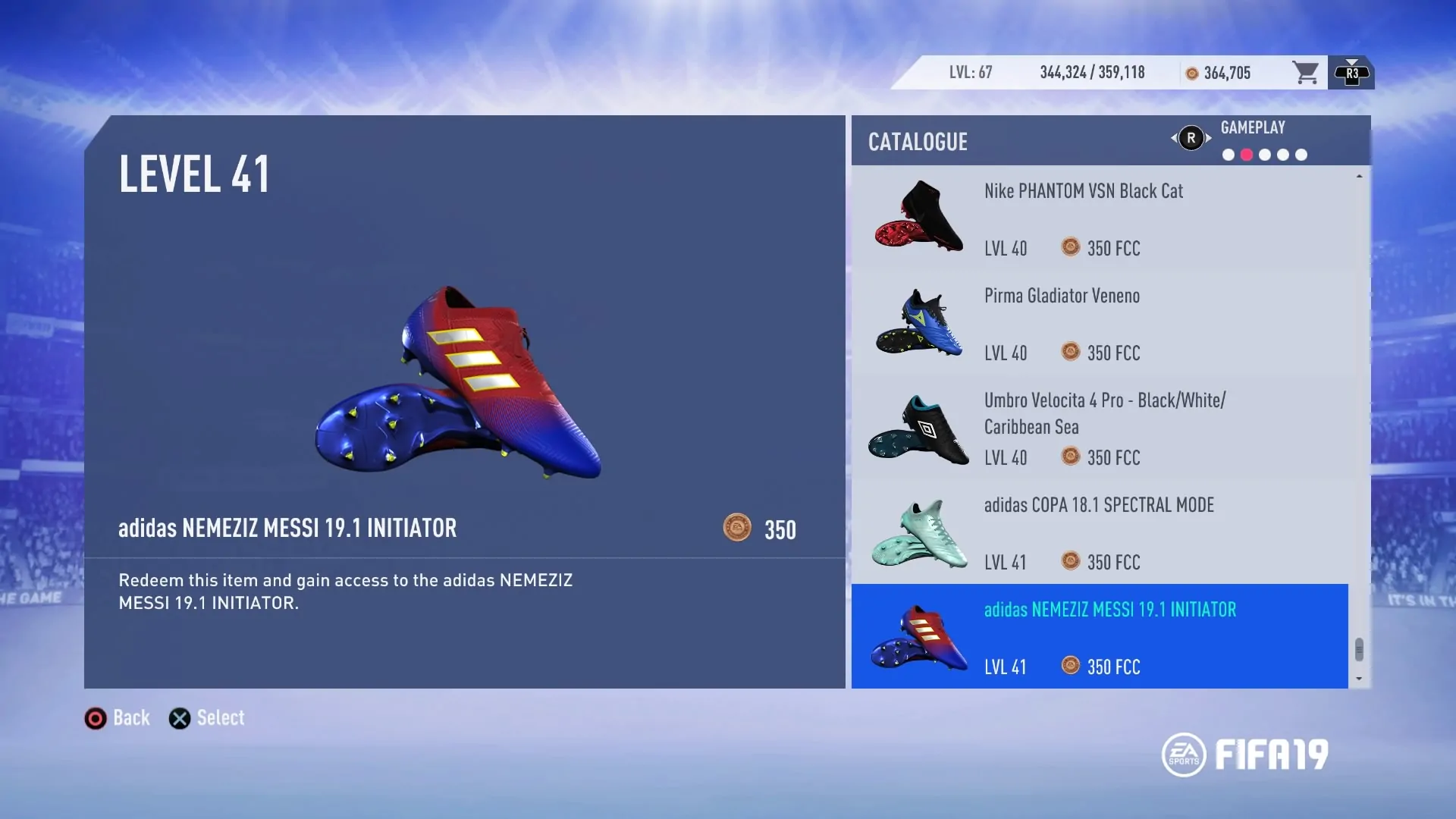
Task: Click the left arrow beside the R icon
Action: (1173, 139)
